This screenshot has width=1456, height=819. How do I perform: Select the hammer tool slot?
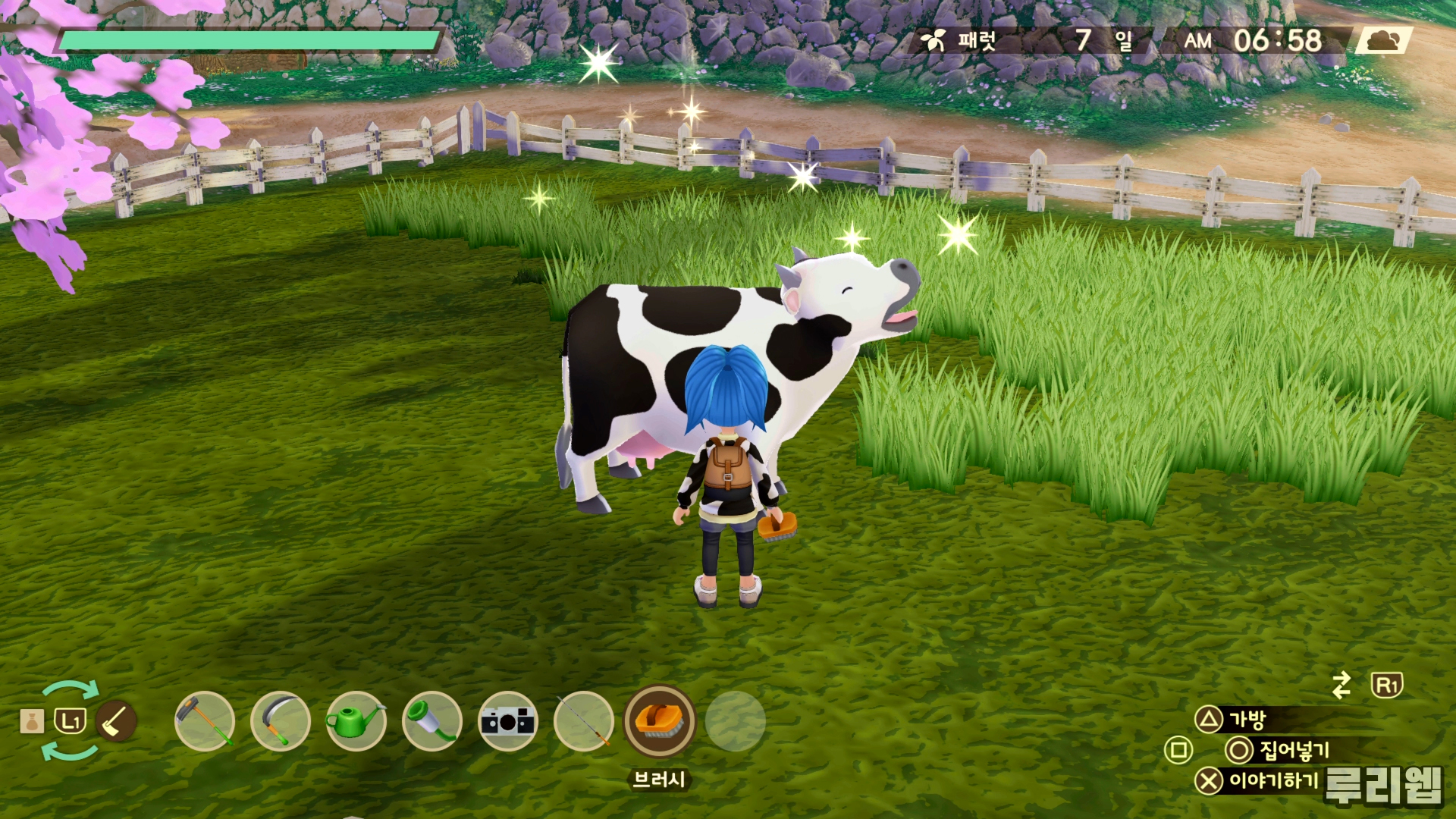(x=205, y=720)
